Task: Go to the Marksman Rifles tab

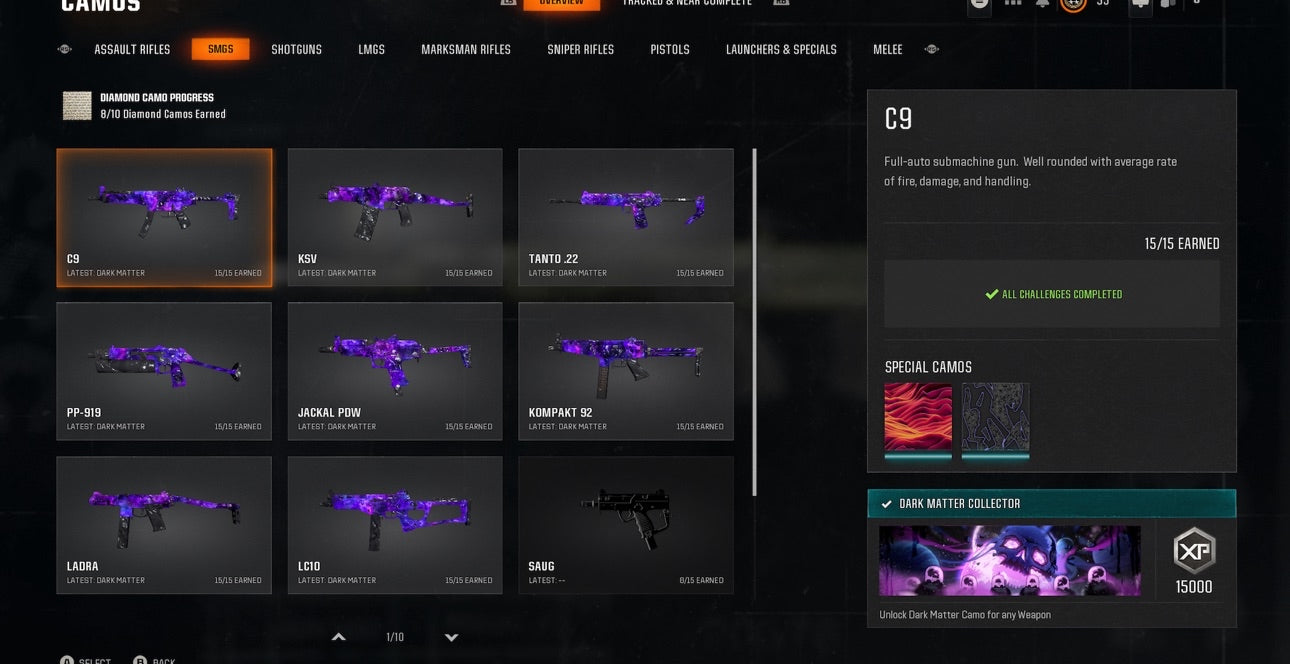Action: (x=465, y=49)
